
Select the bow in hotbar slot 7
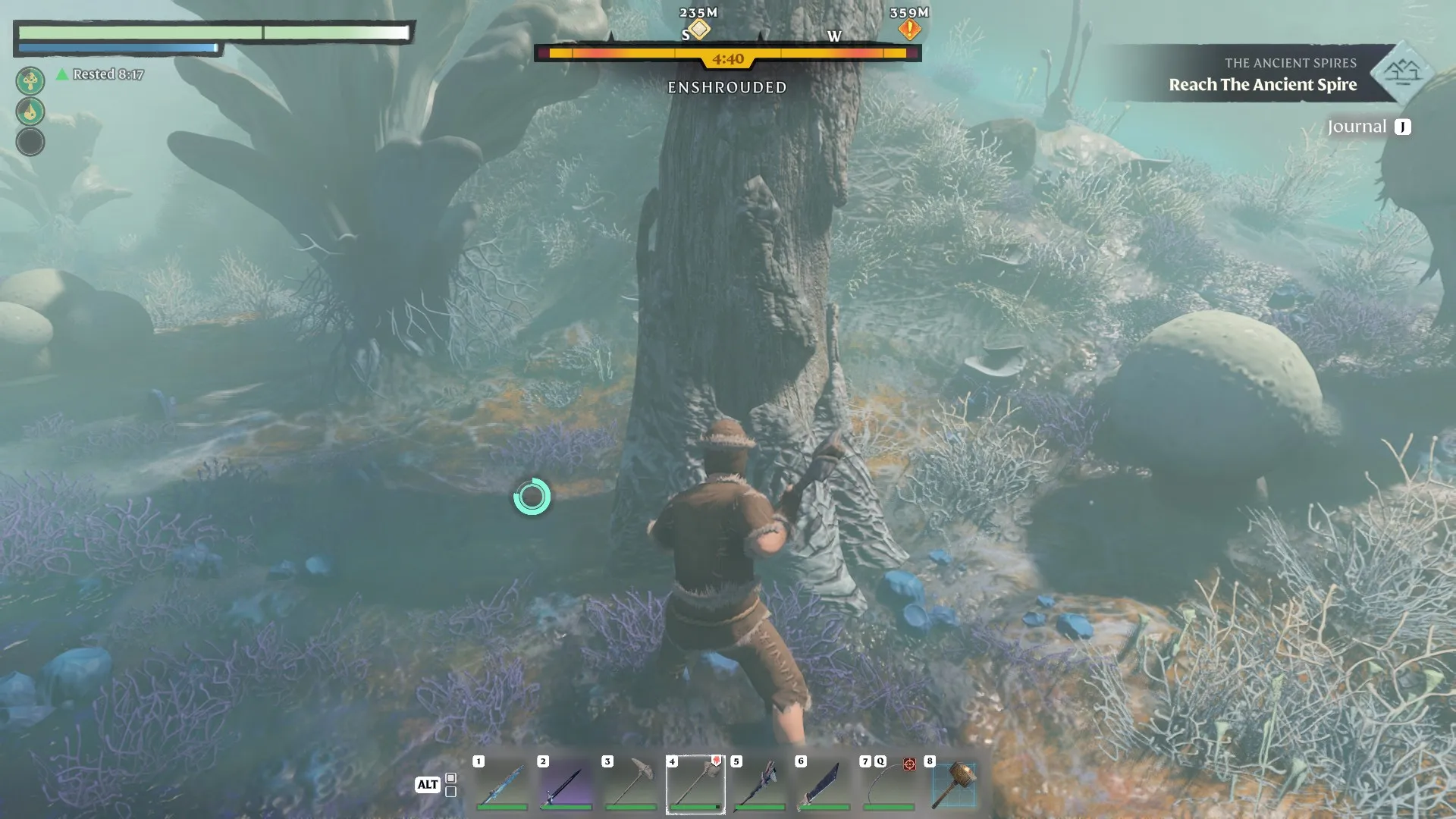click(x=888, y=785)
